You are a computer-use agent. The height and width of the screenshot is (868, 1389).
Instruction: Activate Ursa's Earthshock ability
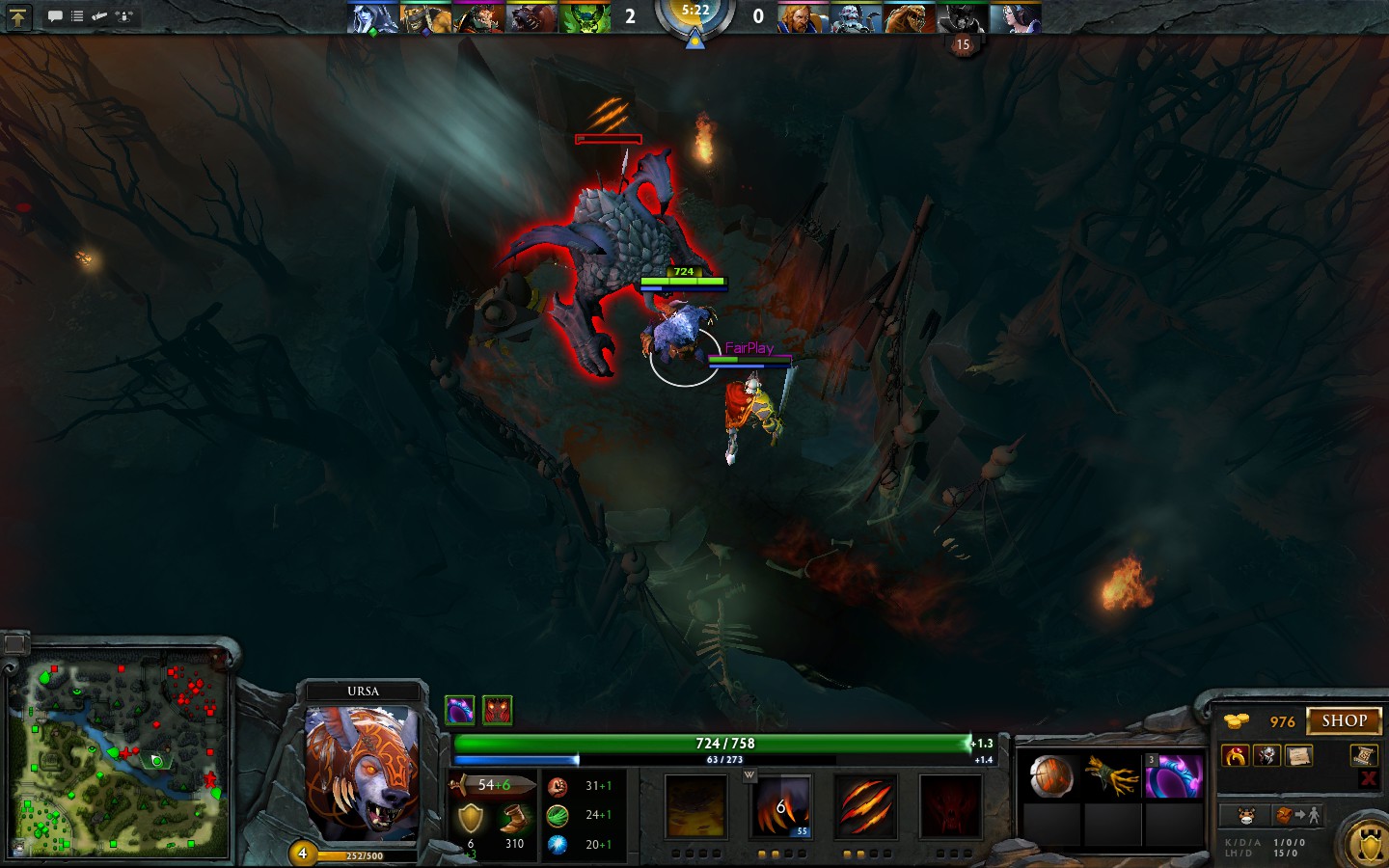pyautogui.click(x=695, y=806)
